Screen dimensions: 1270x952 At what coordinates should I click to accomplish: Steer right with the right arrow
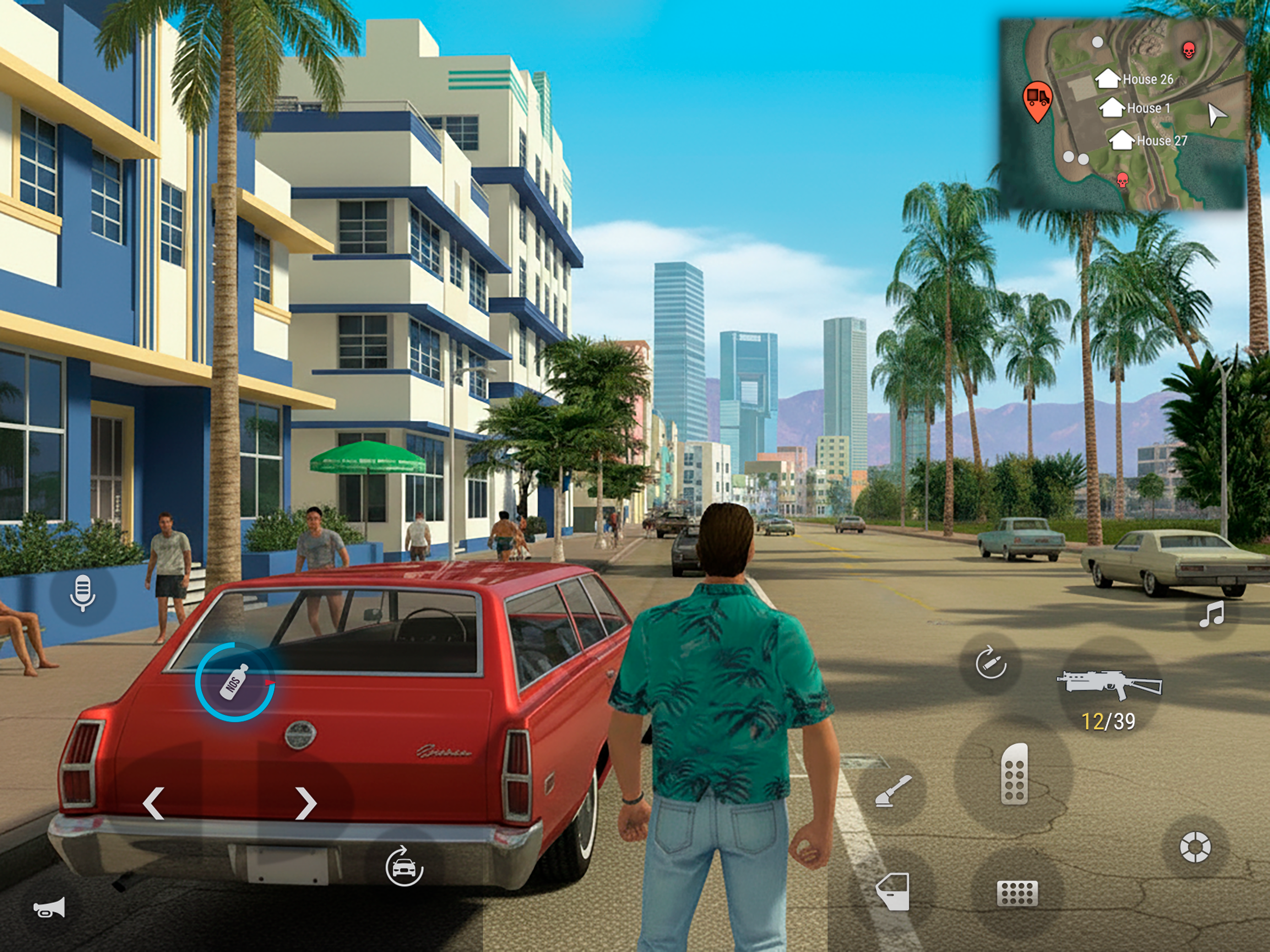[305, 803]
